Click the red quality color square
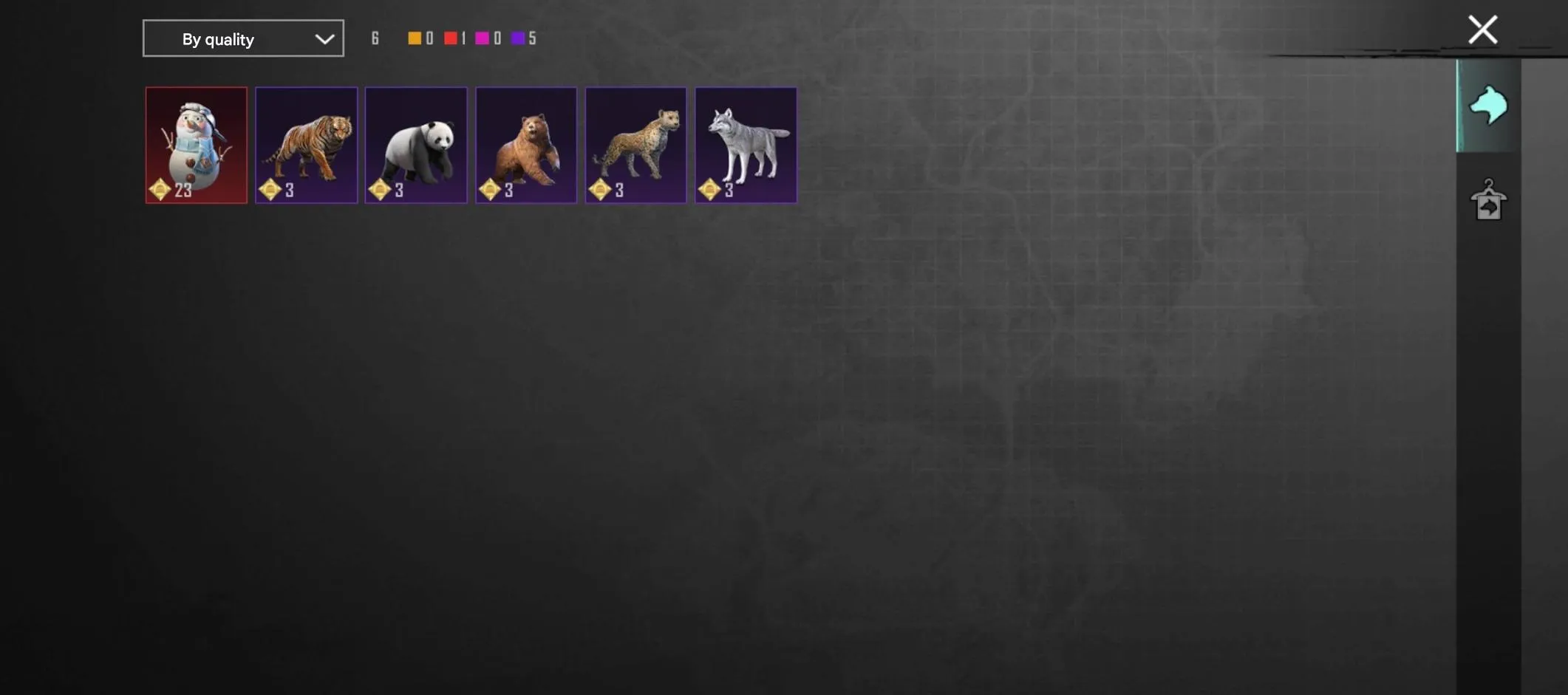 [450, 38]
